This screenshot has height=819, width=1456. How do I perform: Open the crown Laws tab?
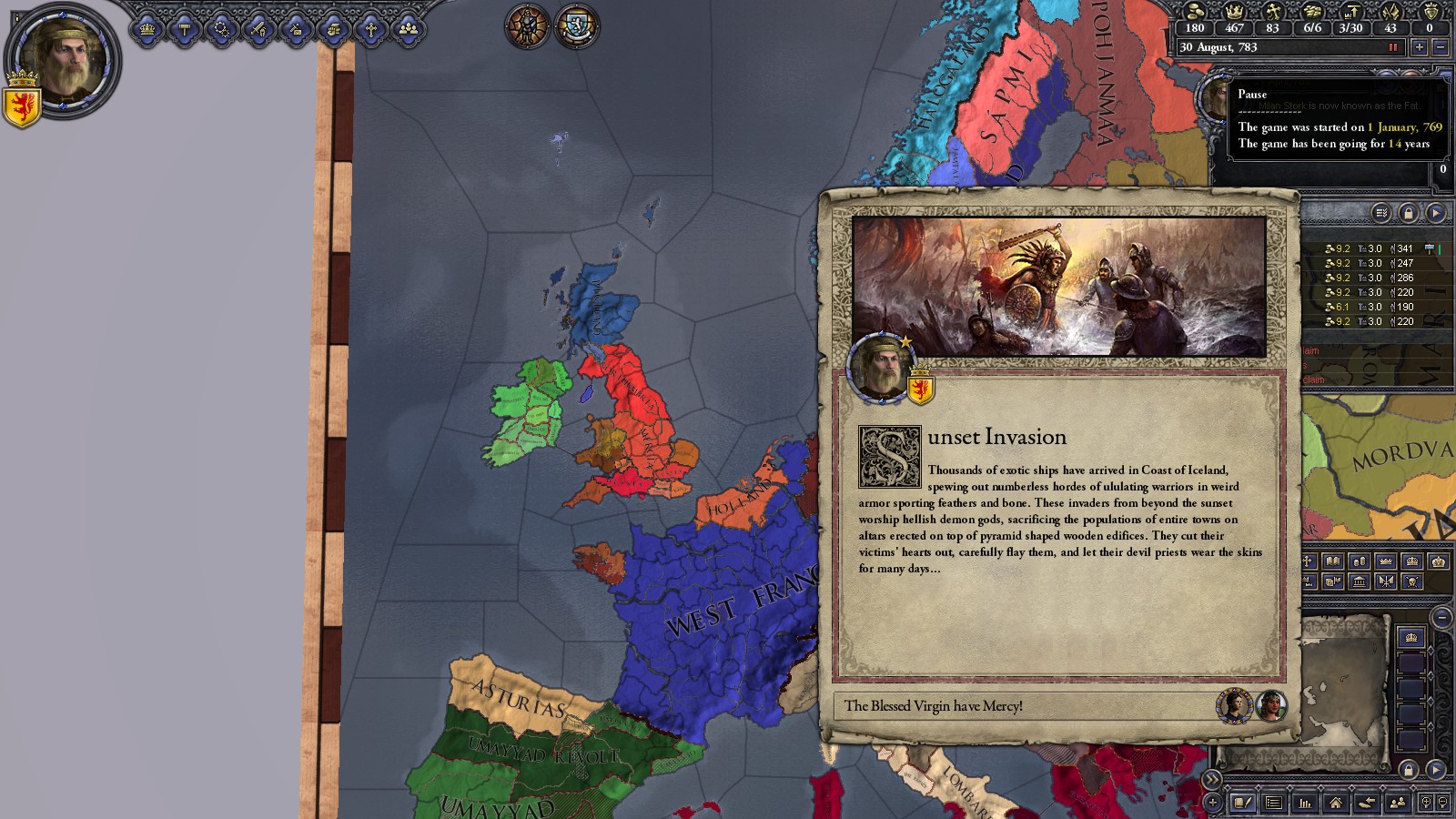147,29
